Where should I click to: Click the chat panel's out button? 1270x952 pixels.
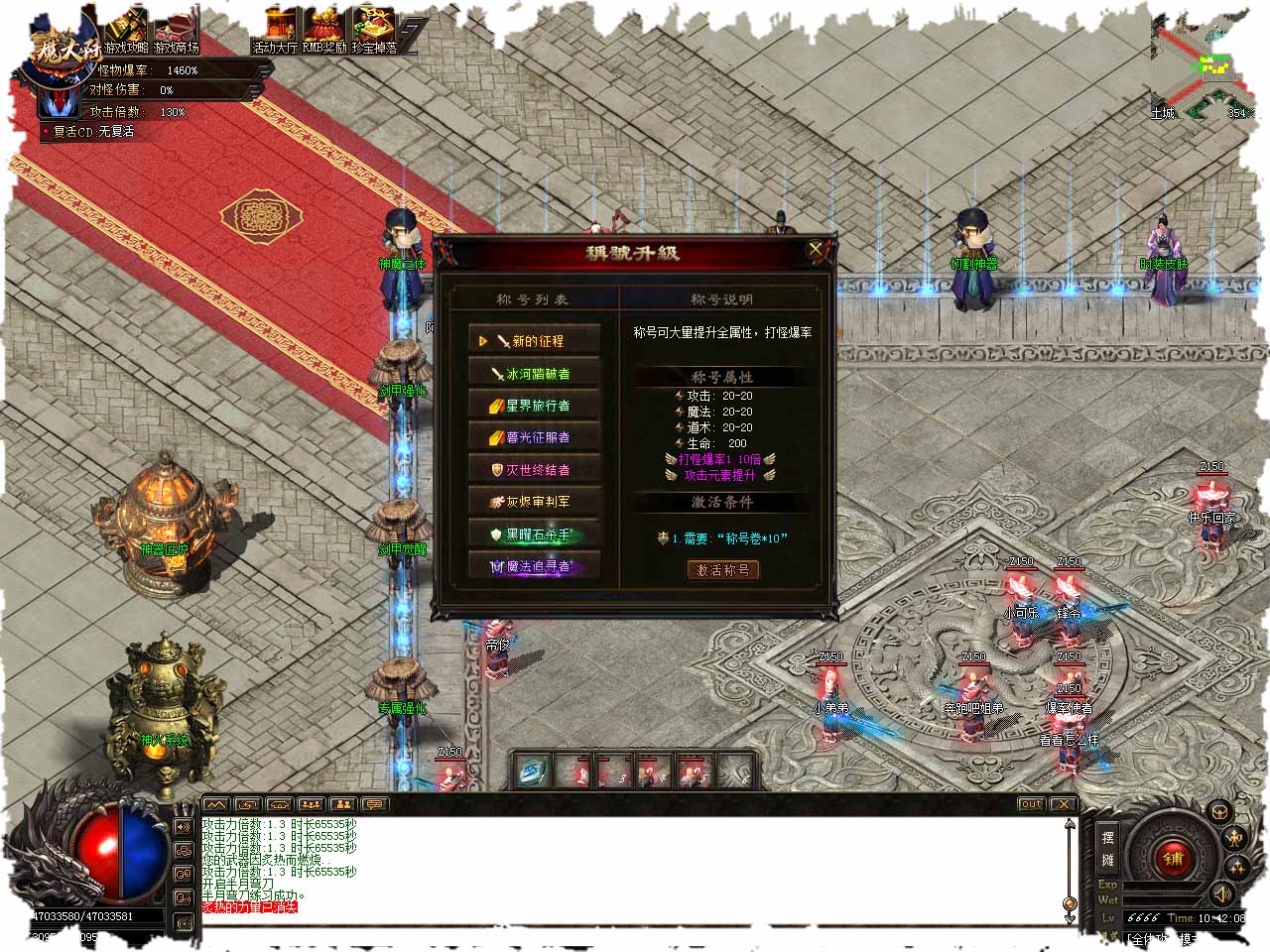coord(1031,804)
